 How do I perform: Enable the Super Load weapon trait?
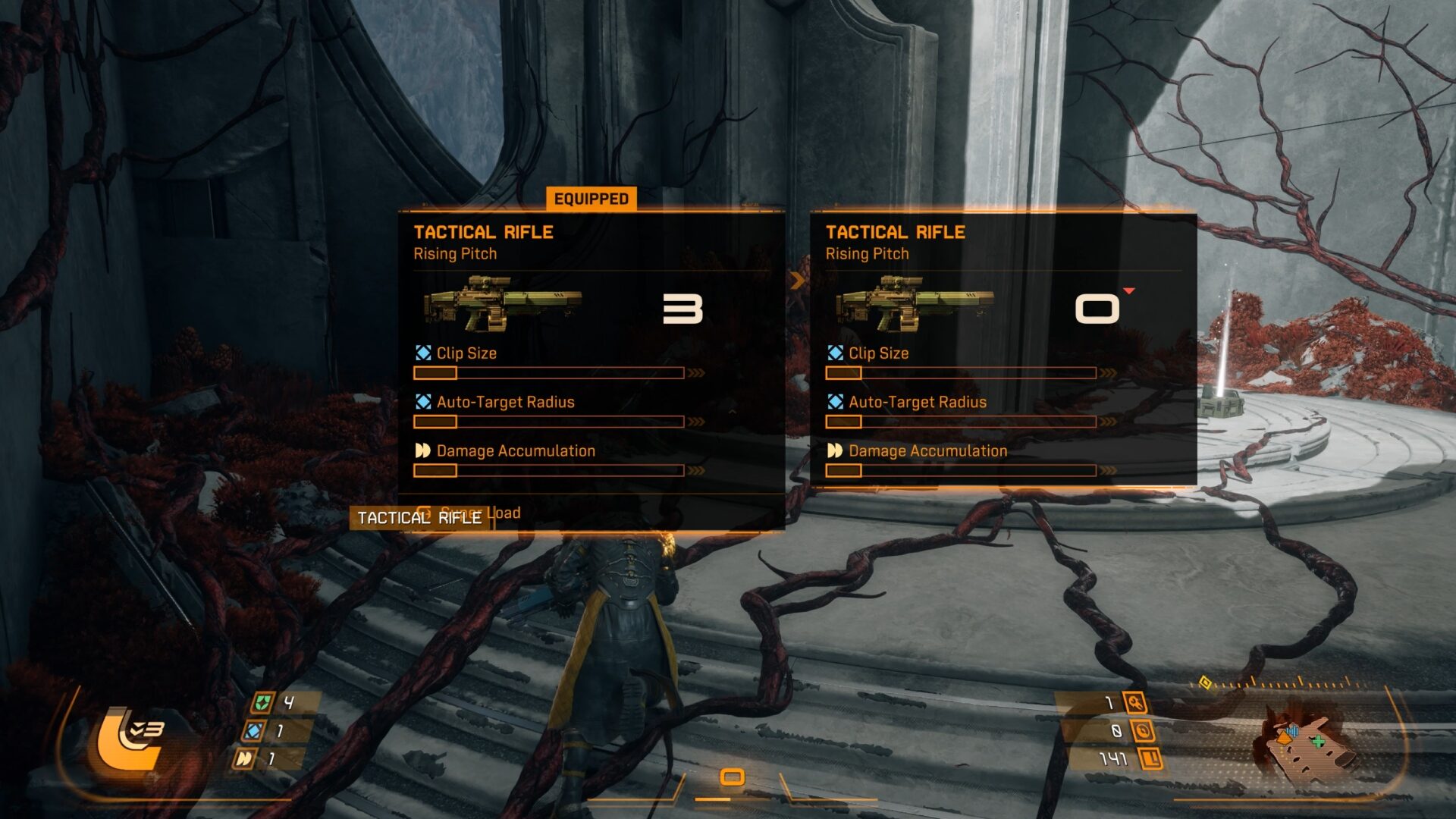[472, 513]
